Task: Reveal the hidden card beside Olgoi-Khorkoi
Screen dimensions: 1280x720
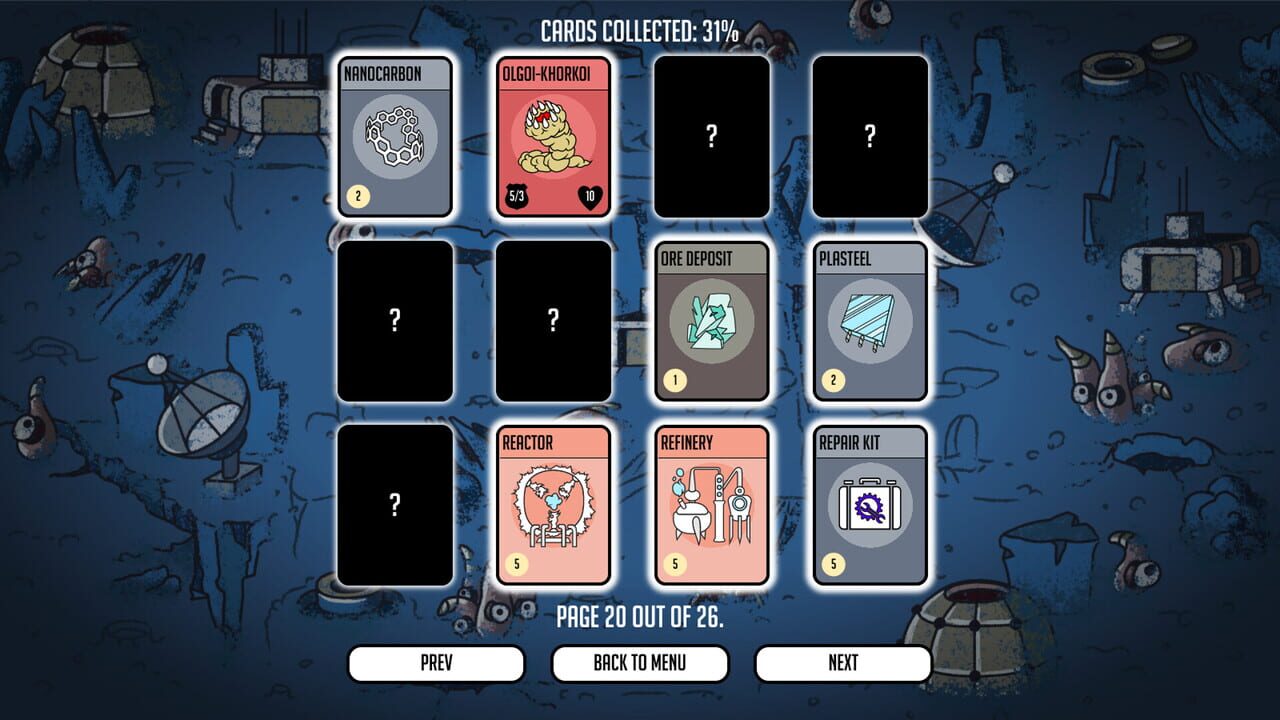Action: tap(711, 137)
